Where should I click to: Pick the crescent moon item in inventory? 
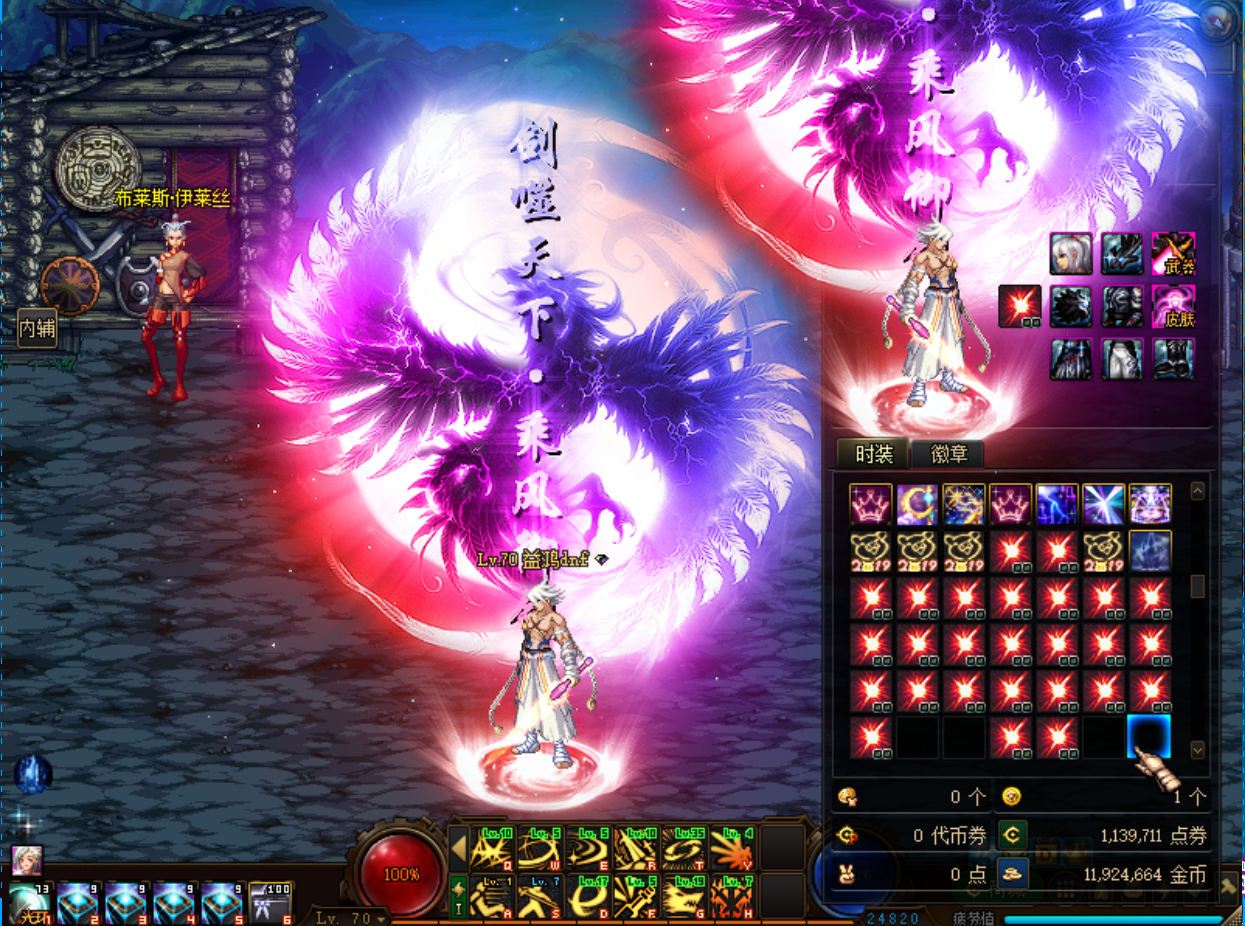917,505
